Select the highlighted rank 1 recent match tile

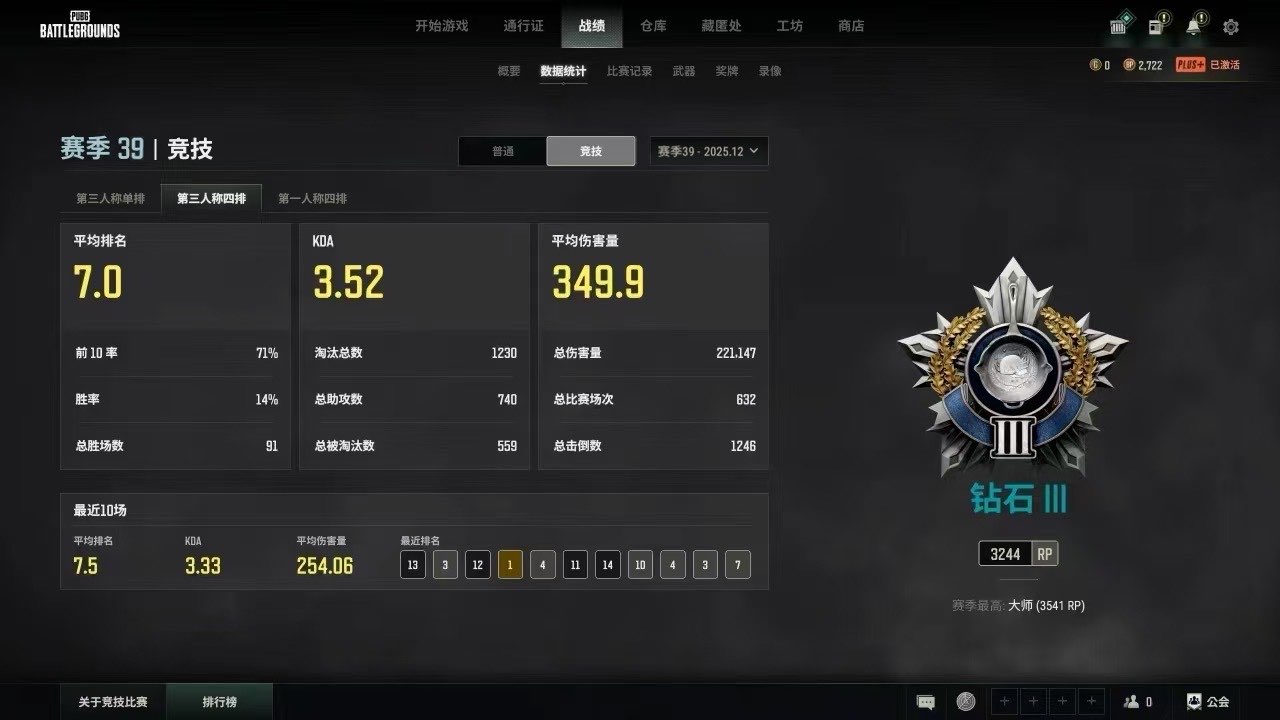(509, 564)
